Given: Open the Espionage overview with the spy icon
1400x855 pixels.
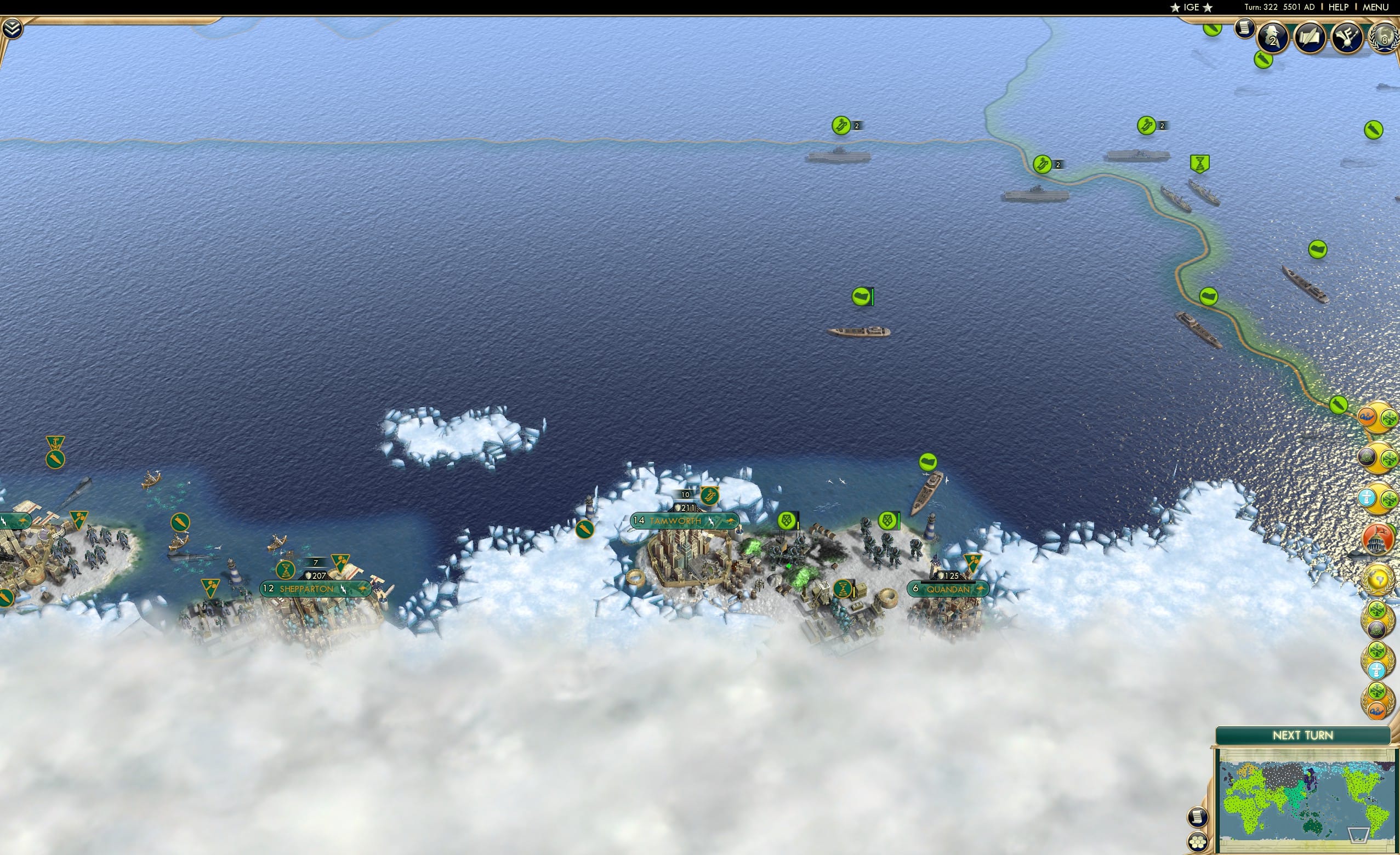Looking at the screenshot, I should click(1272, 37).
